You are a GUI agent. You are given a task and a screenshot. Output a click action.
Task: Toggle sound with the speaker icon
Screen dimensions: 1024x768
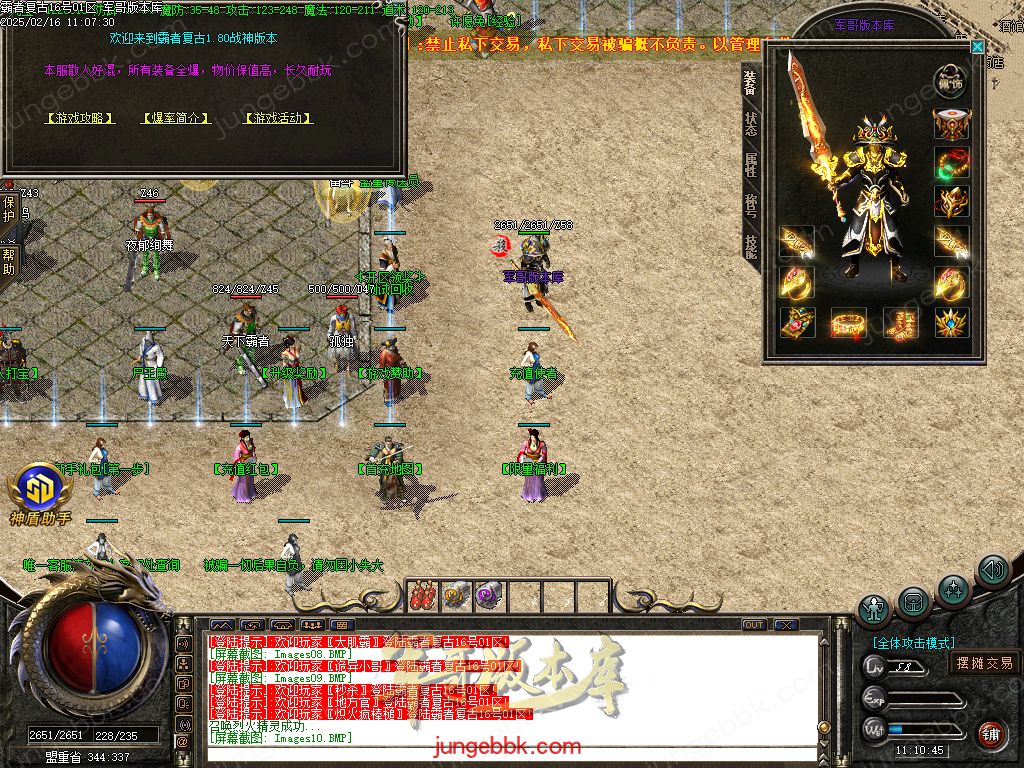pyautogui.click(x=993, y=571)
